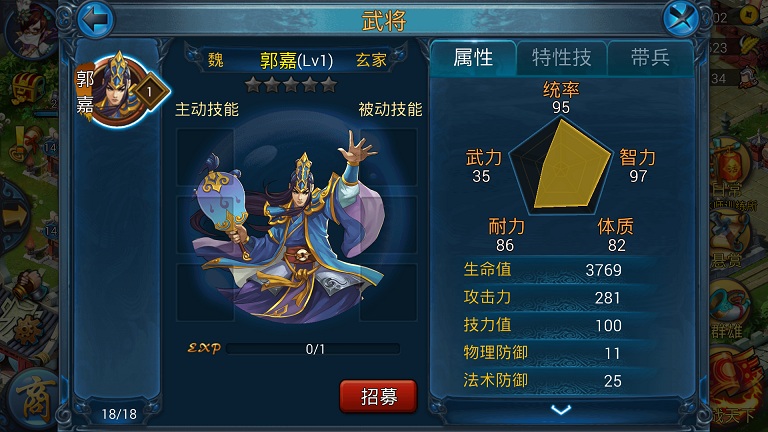Switch to the 属性 tab
This screenshot has height=432, width=768.
coord(473,57)
